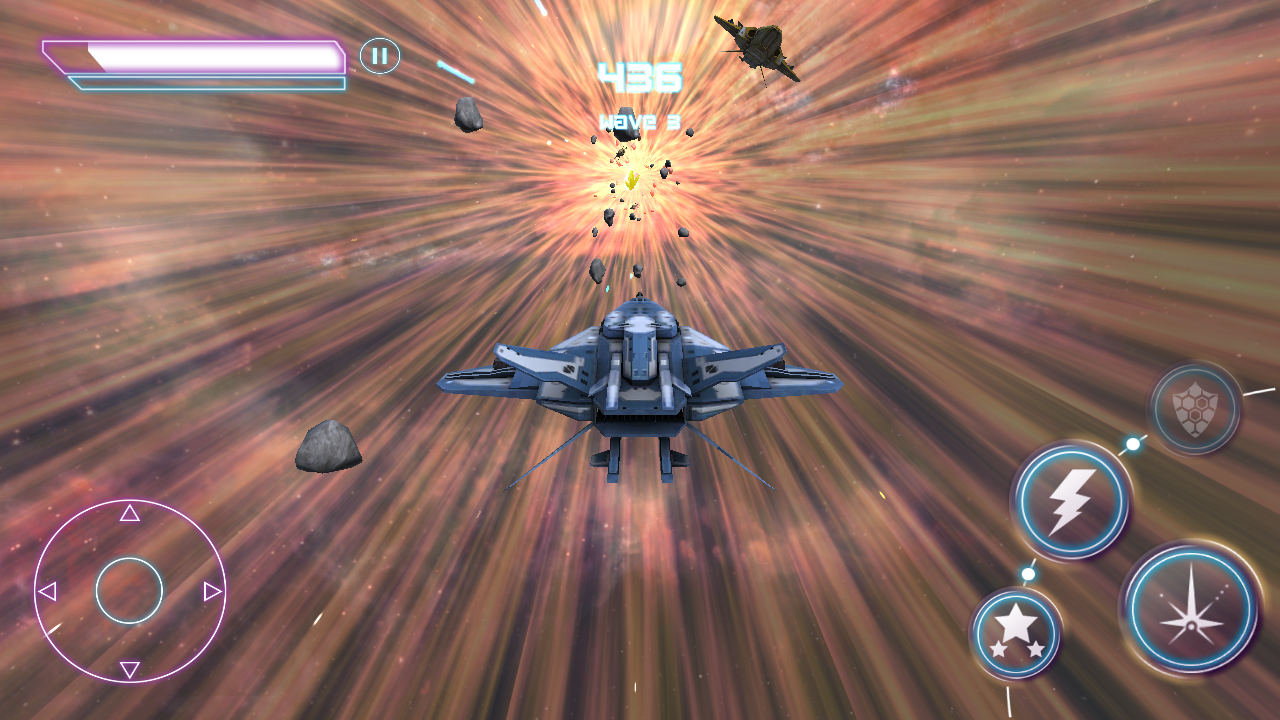This screenshot has height=720, width=1280.
Task: Tap the joystick's down arrow
Action: coord(130,669)
